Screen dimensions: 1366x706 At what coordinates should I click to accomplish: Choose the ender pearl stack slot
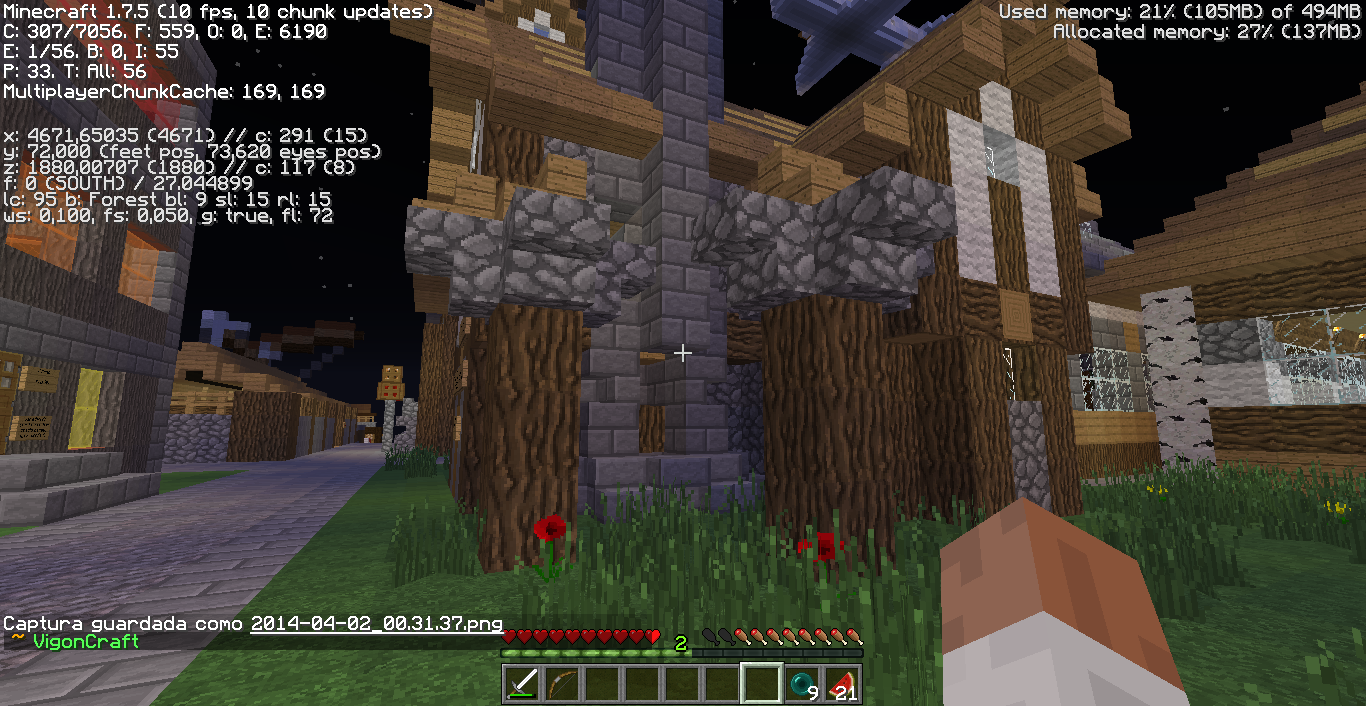(x=802, y=684)
